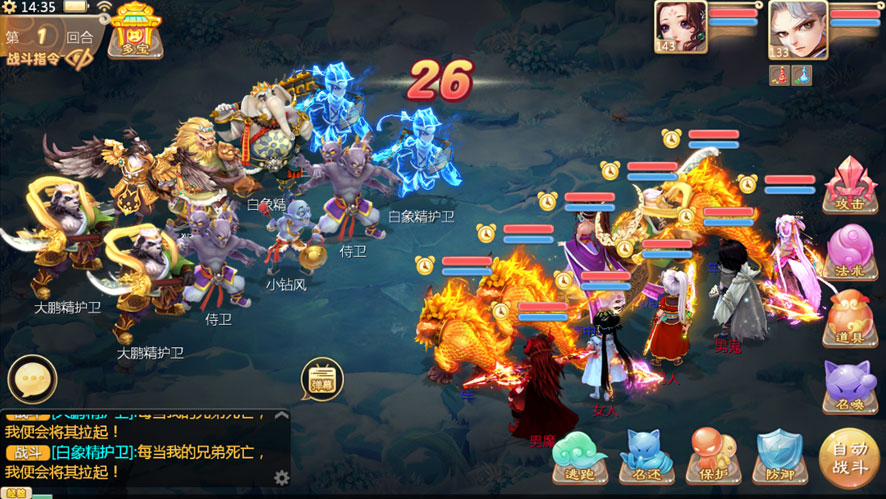Toggle 自动战斗 auto battle

[x=849, y=458]
